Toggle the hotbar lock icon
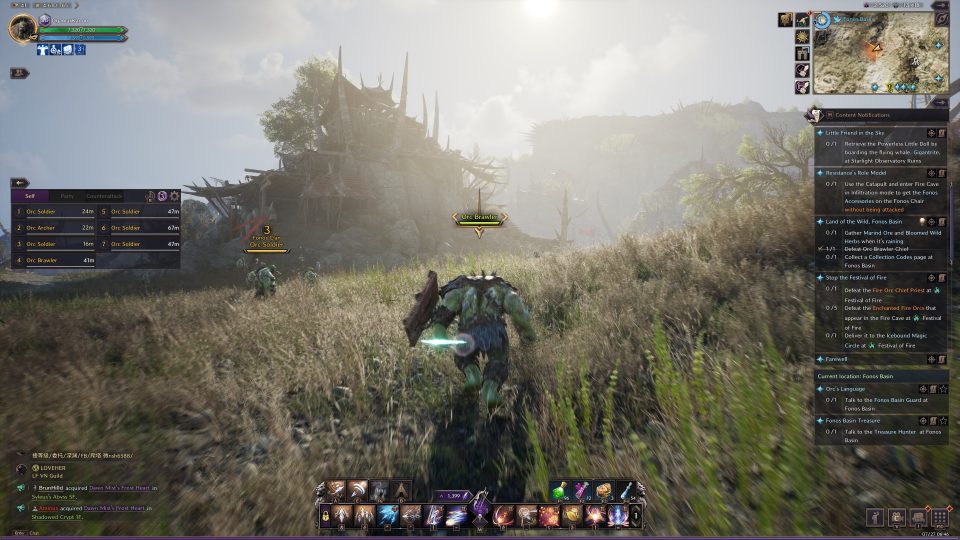The width and height of the screenshot is (960, 540). coord(325,515)
